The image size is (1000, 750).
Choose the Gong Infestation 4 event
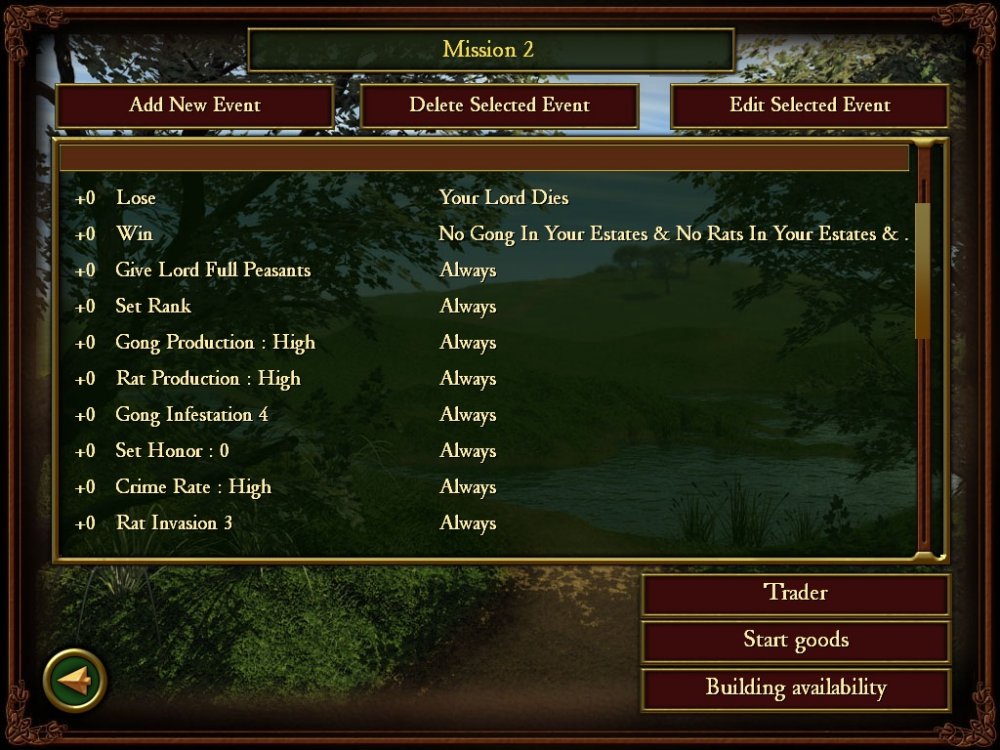[192, 414]
